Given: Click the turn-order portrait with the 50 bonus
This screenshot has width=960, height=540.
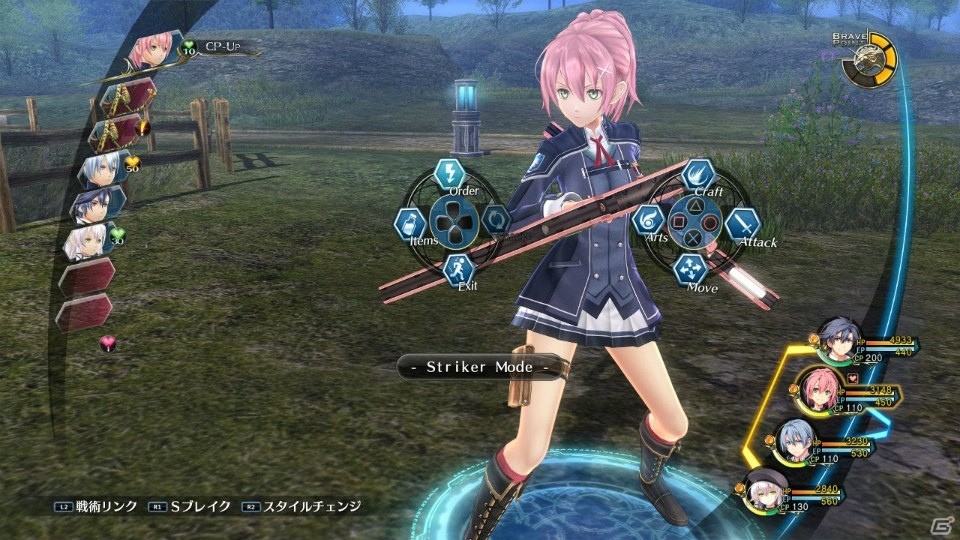Looking at the screenshot, I should 103,167.
